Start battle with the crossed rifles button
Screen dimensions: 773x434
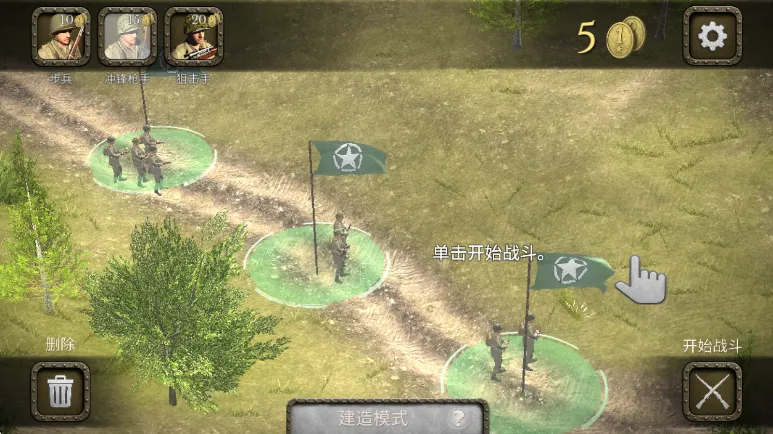[712, 390]
